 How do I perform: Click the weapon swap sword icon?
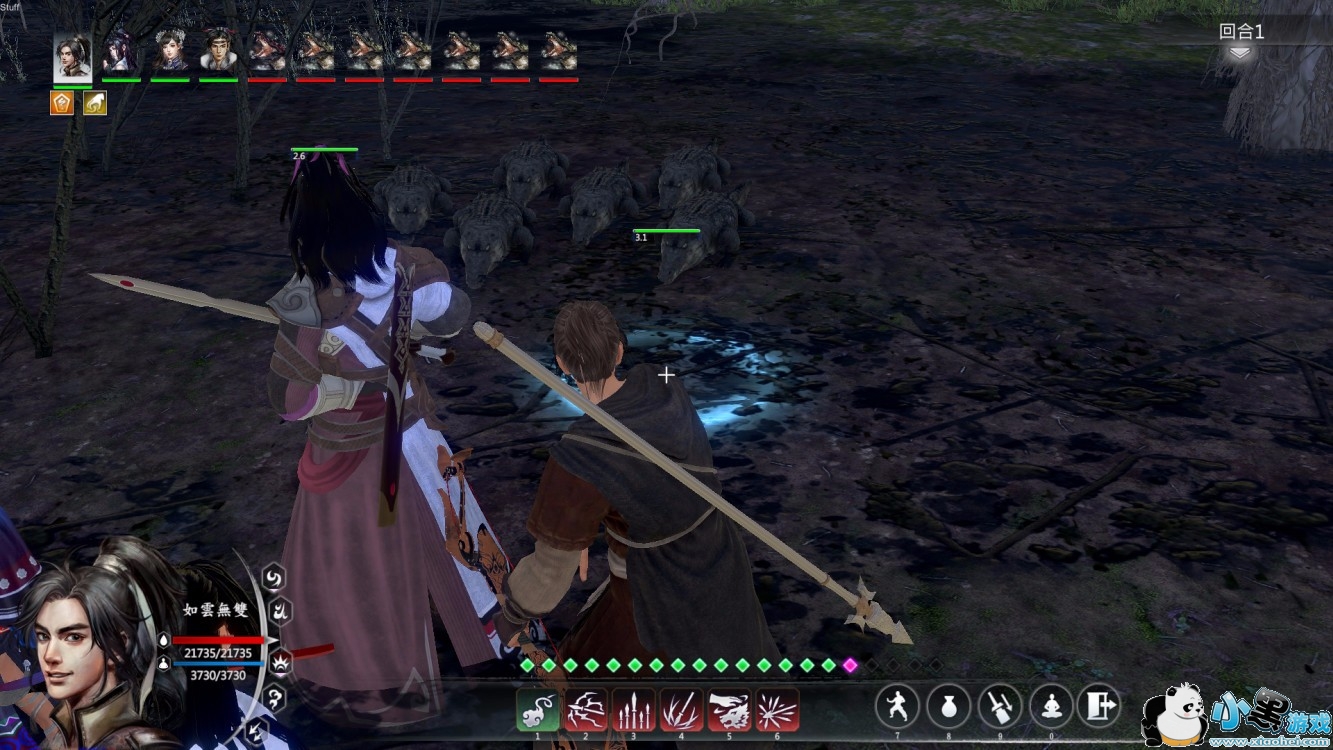[x=999, y=706]
